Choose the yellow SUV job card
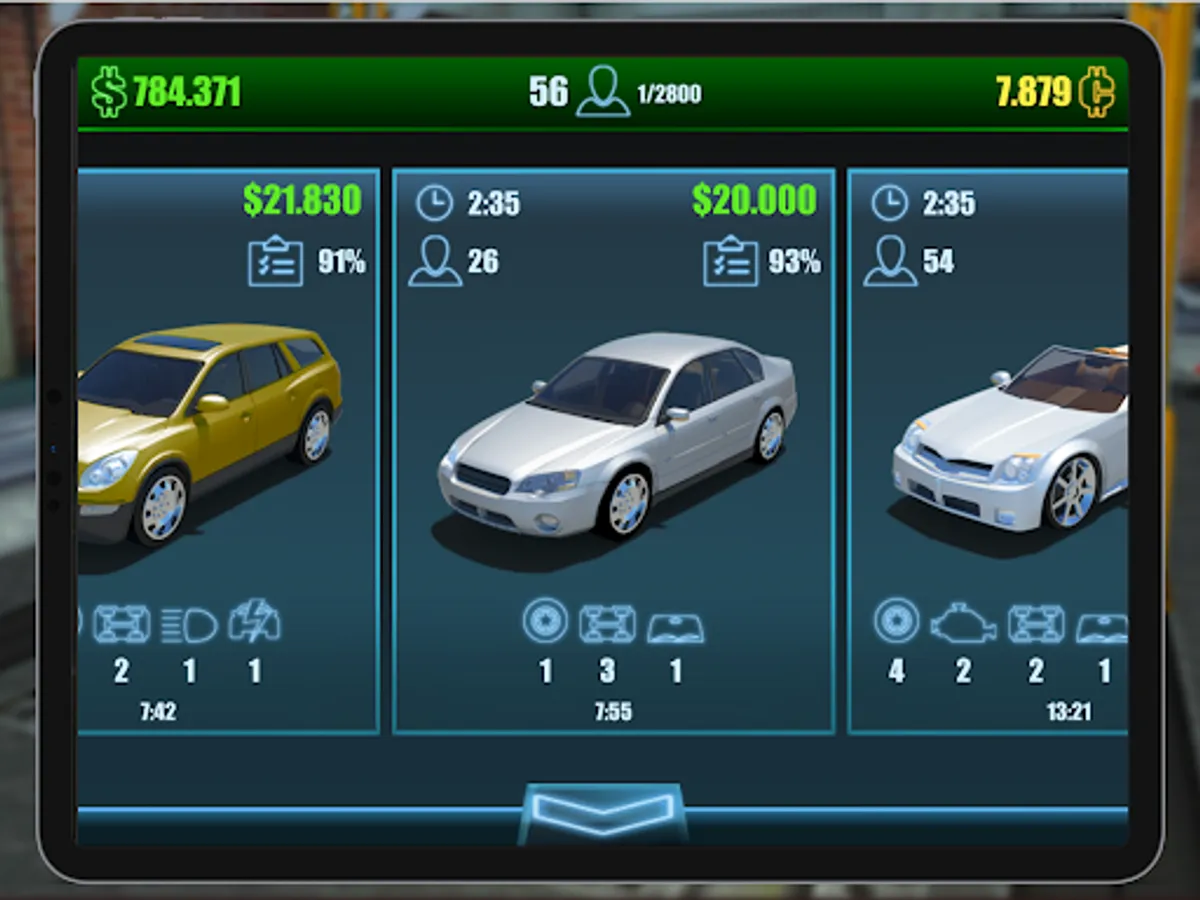 [227, 450]
